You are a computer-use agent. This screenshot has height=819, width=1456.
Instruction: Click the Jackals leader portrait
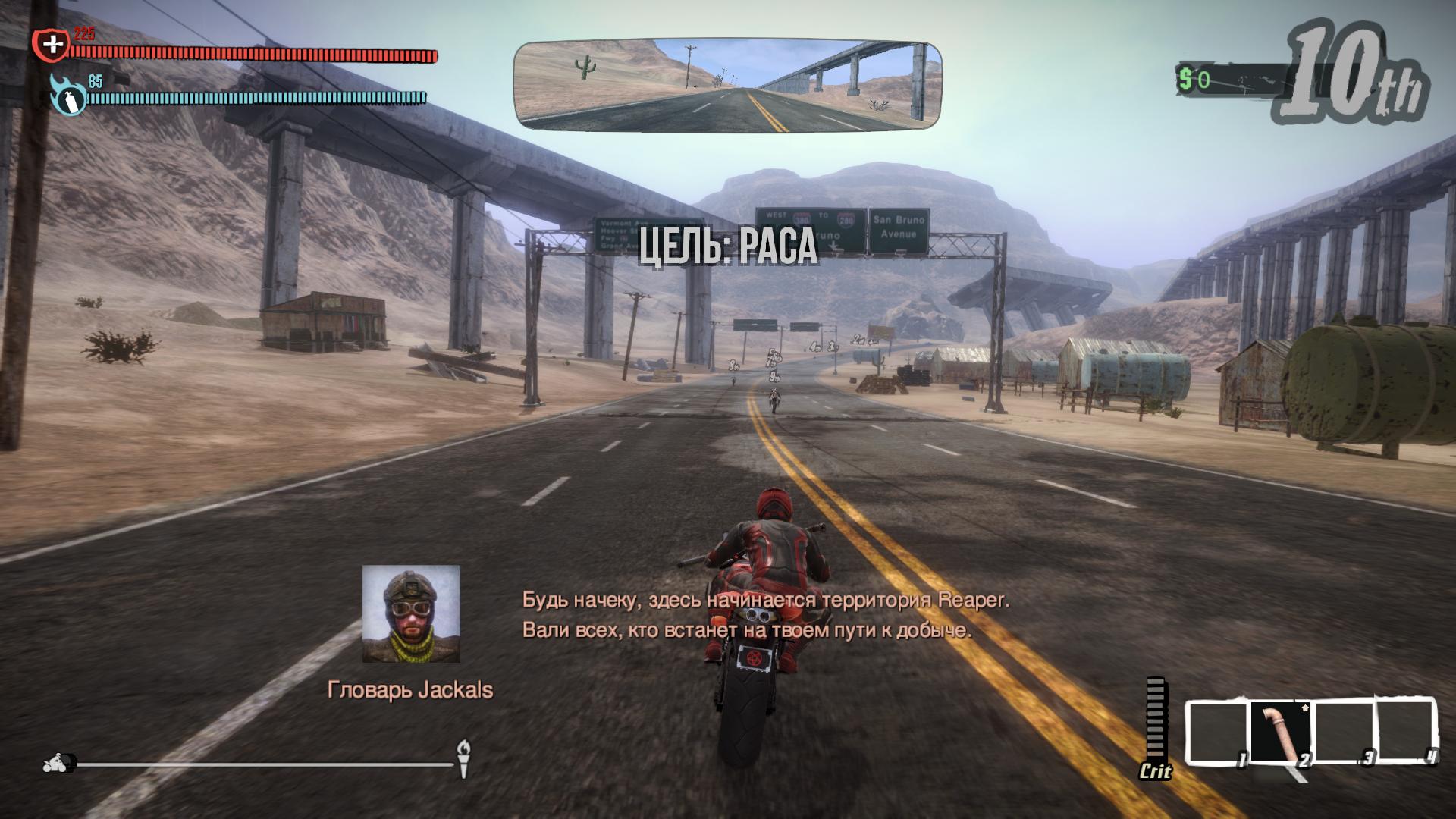[411, 613]
